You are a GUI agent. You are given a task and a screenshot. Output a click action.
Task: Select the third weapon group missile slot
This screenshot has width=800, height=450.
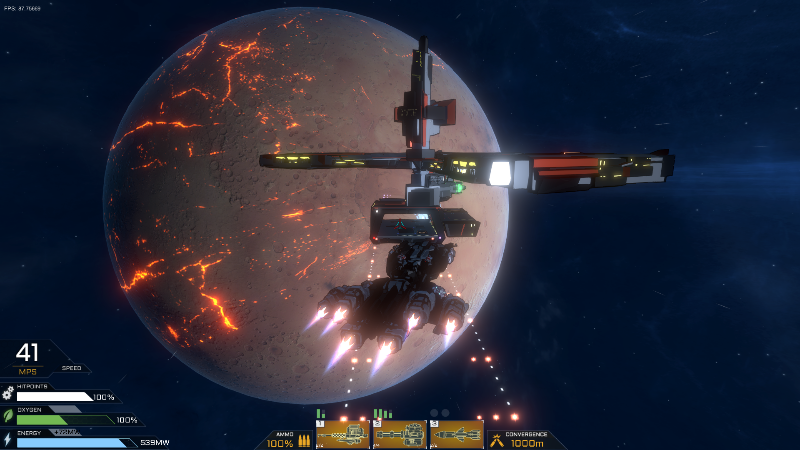coord(456,434)
